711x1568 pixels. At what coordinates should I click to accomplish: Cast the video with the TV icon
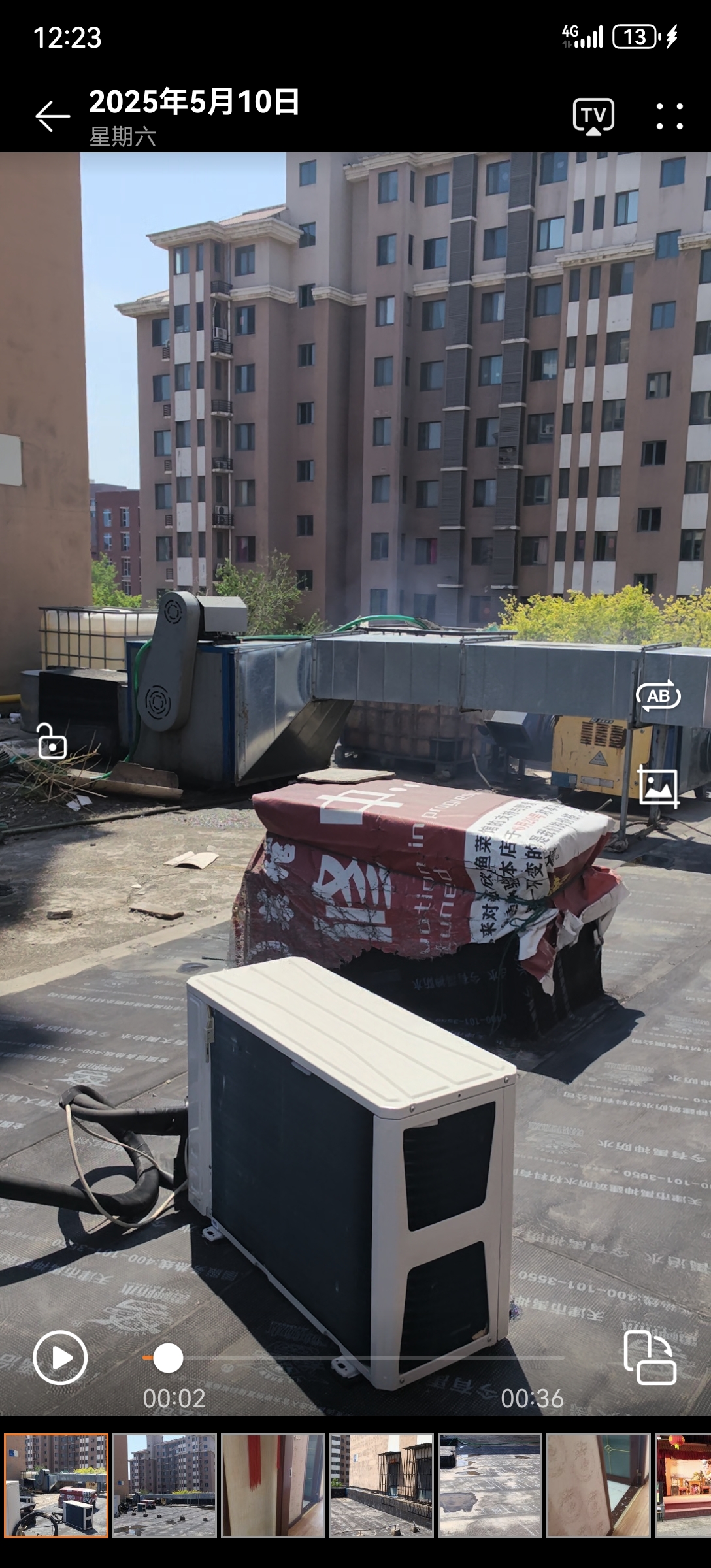(x=593, y=116)
